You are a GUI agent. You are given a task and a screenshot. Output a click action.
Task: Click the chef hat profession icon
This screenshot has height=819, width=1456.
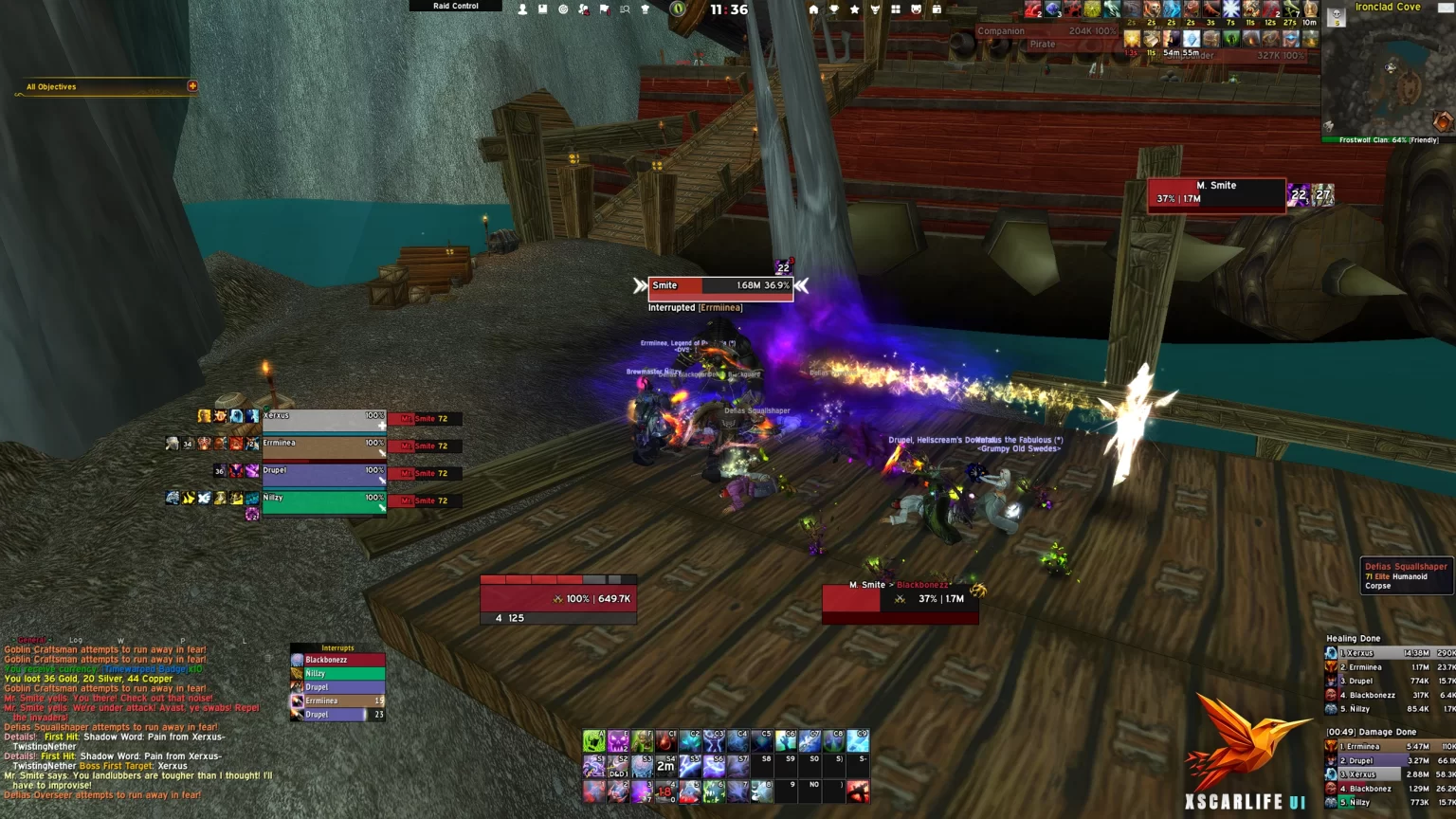tap(646, 9)
